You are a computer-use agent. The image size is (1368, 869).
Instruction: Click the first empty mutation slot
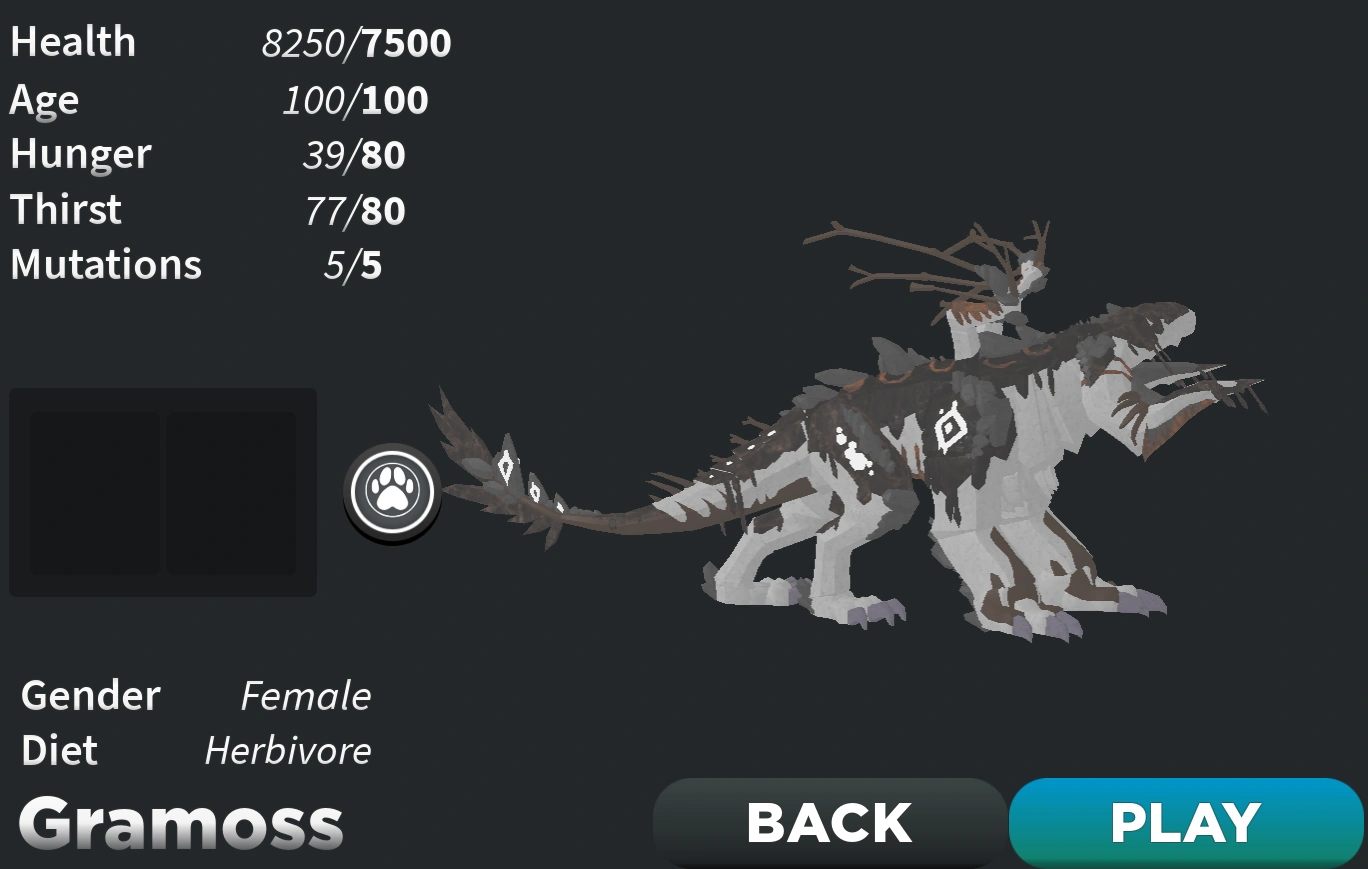(x=95, y=492)
